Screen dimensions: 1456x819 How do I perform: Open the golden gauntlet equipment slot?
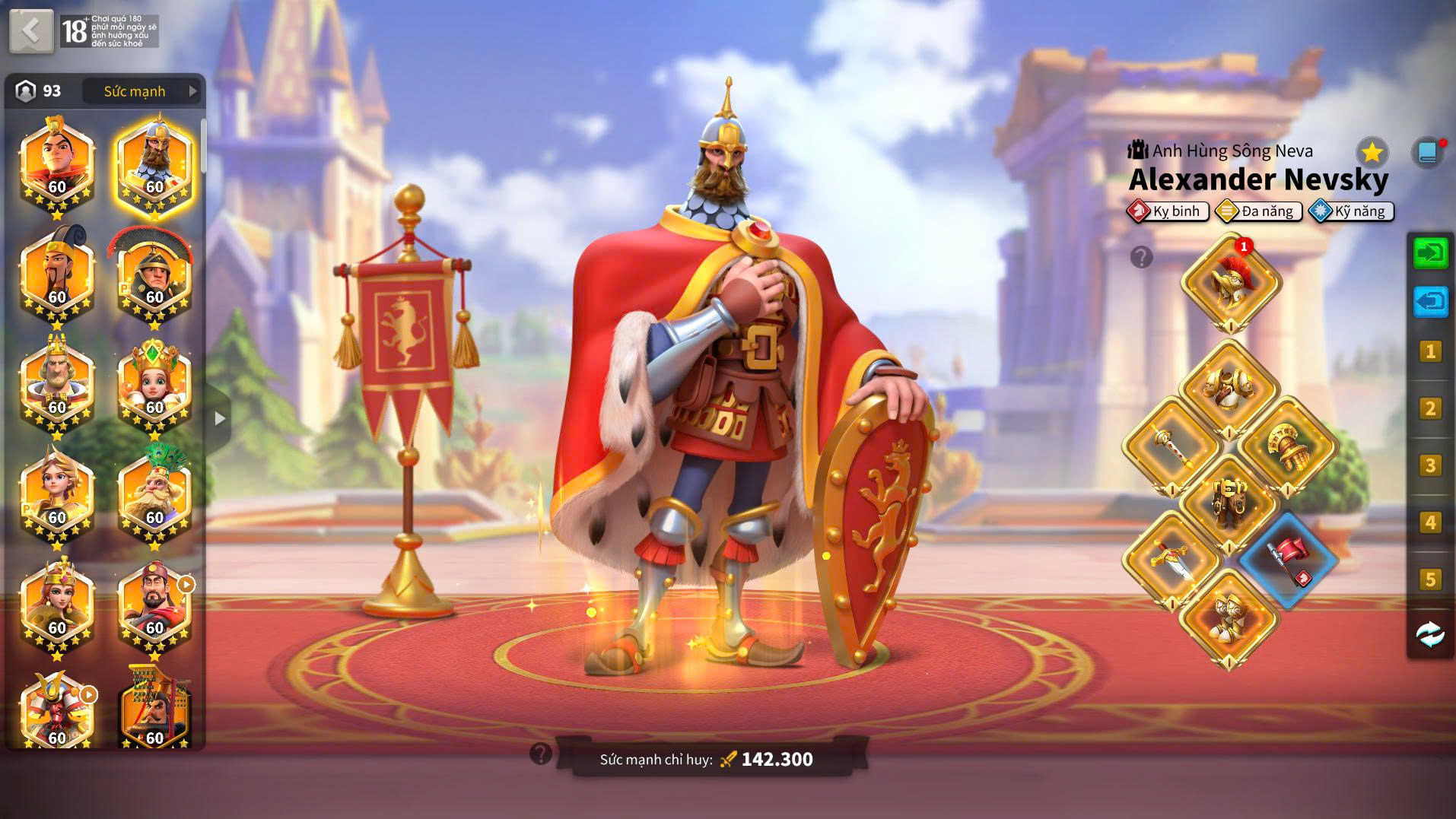click(1287, 446)
